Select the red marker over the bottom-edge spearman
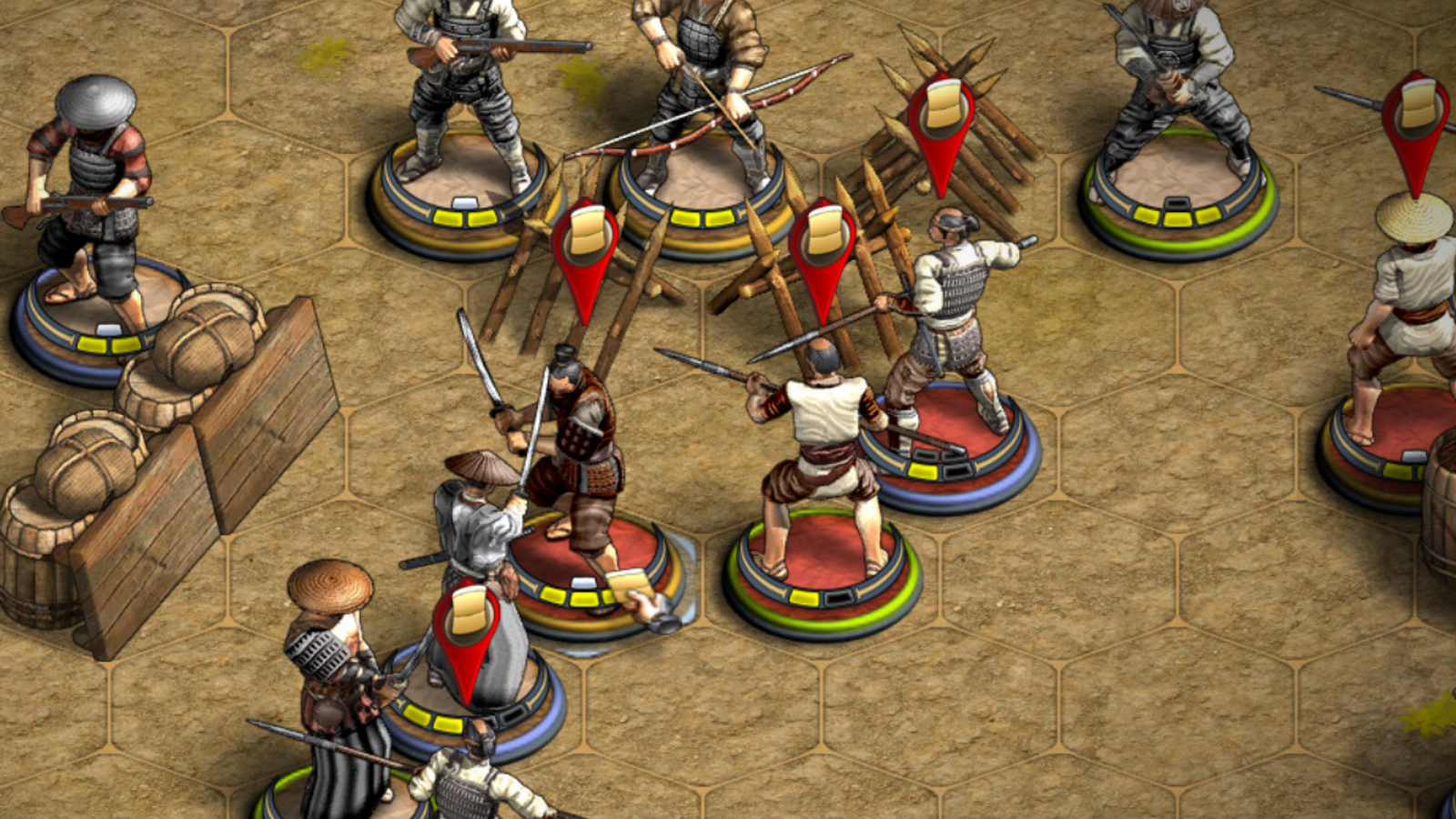1456x819 pixels. [x=467, y=628]
